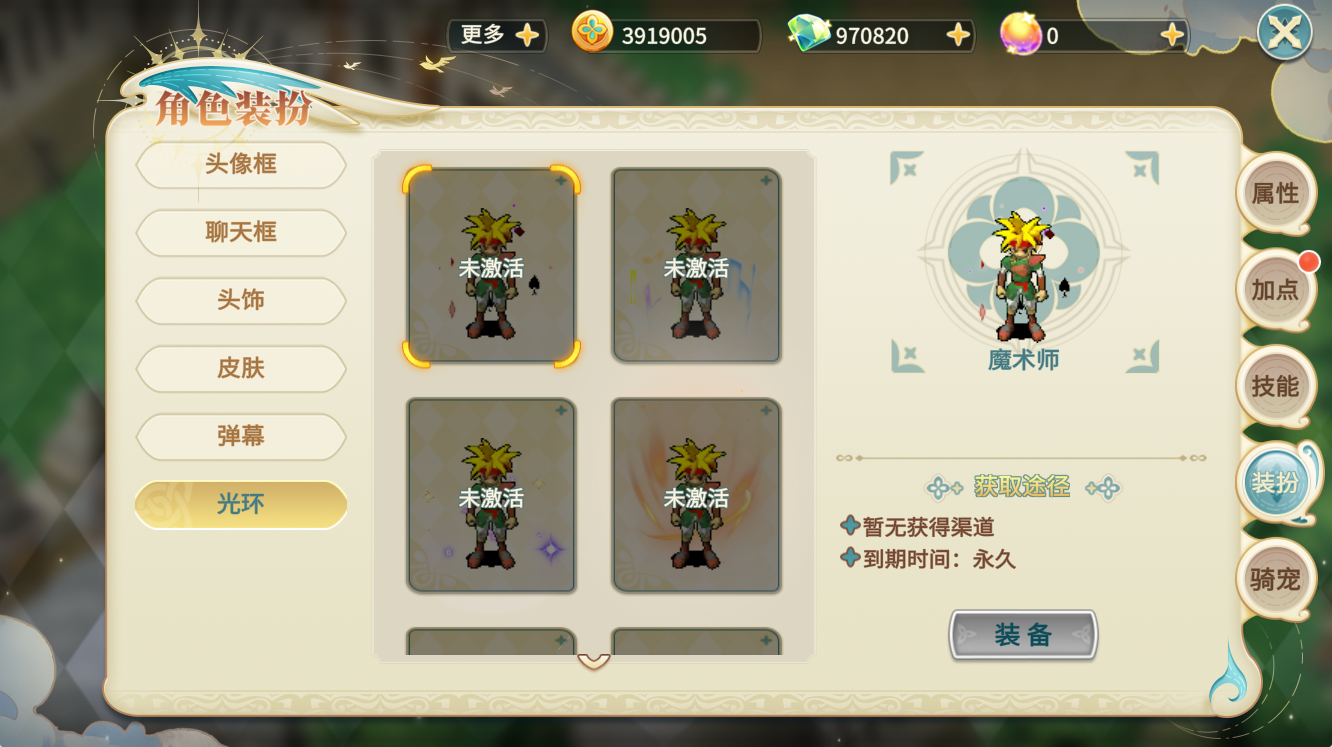Expand the aura list down arrow
Viewport: 1332px width, 747px height.
pyautogui.click(x=594, y=662)
